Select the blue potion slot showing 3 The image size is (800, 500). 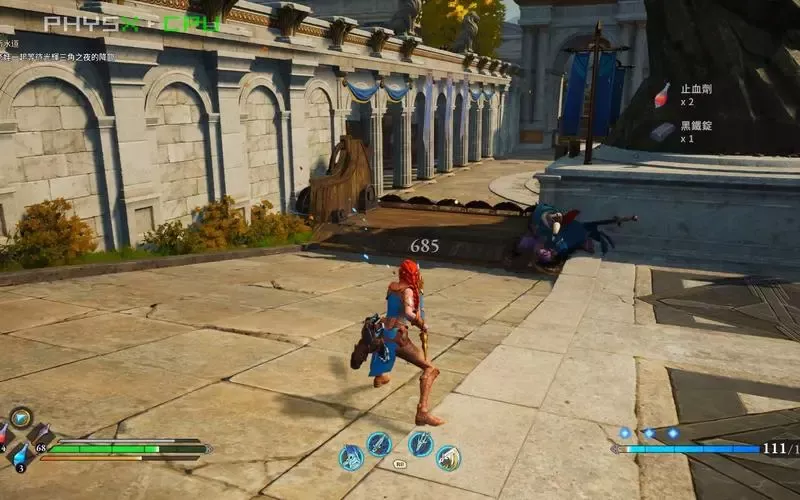pyautogui.click(x=20, y=453)
